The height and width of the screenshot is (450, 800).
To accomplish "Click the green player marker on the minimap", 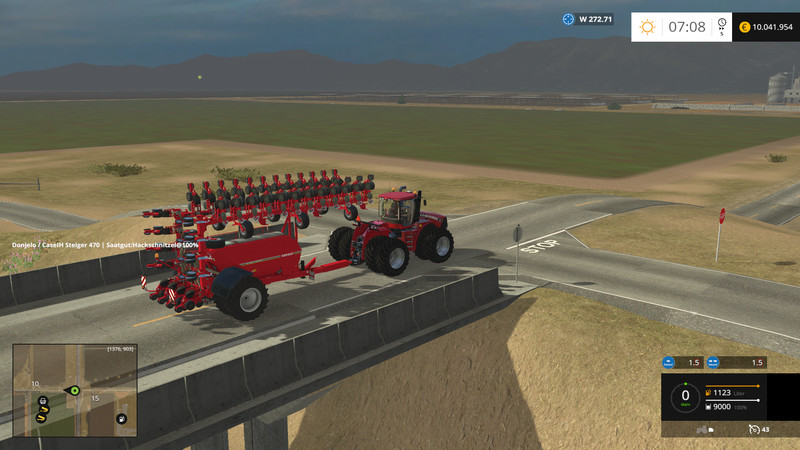I will [74, 389].
